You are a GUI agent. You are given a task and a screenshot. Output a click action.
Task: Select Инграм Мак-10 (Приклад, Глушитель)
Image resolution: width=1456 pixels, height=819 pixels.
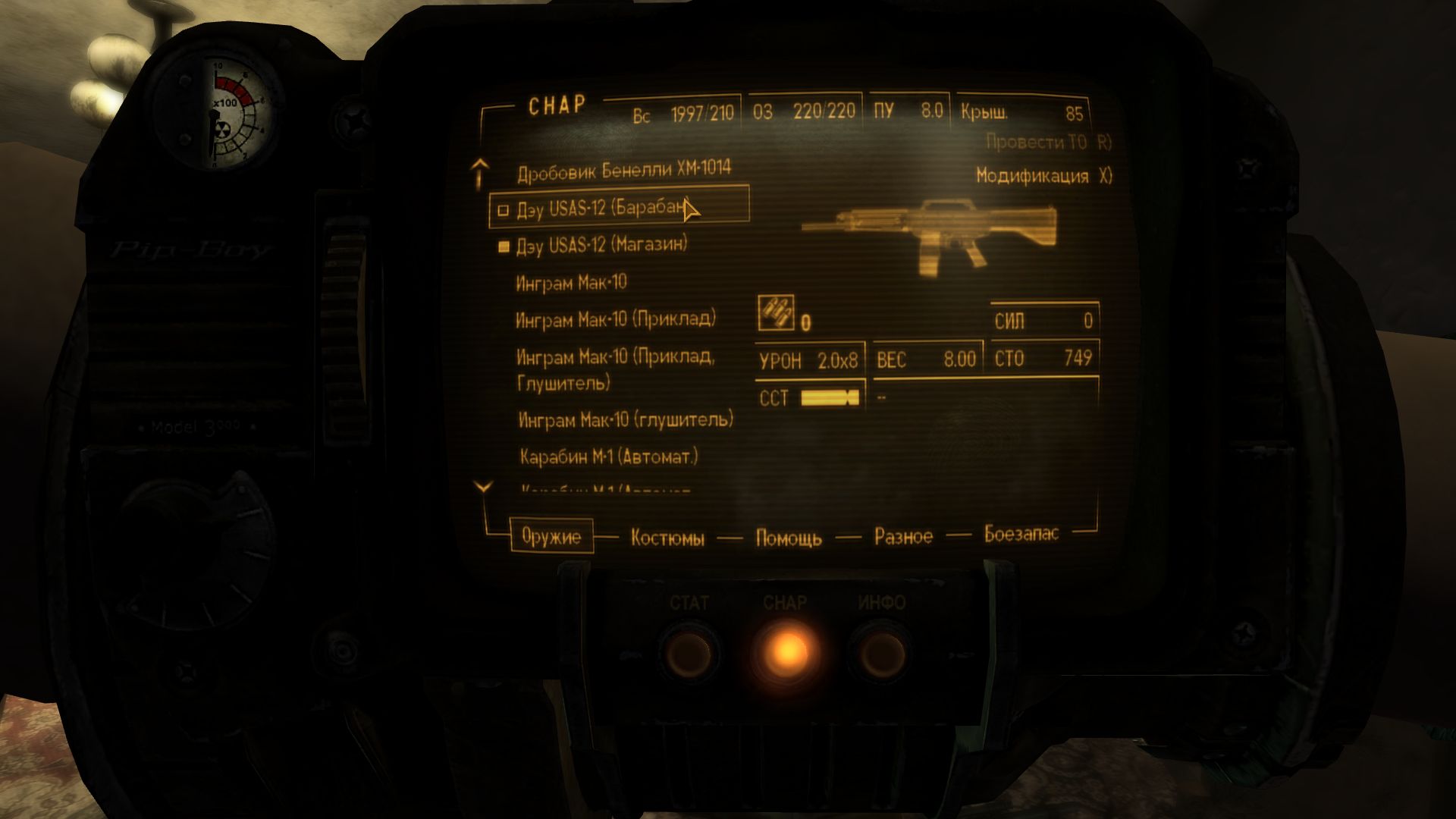click(x=615, y=369)
